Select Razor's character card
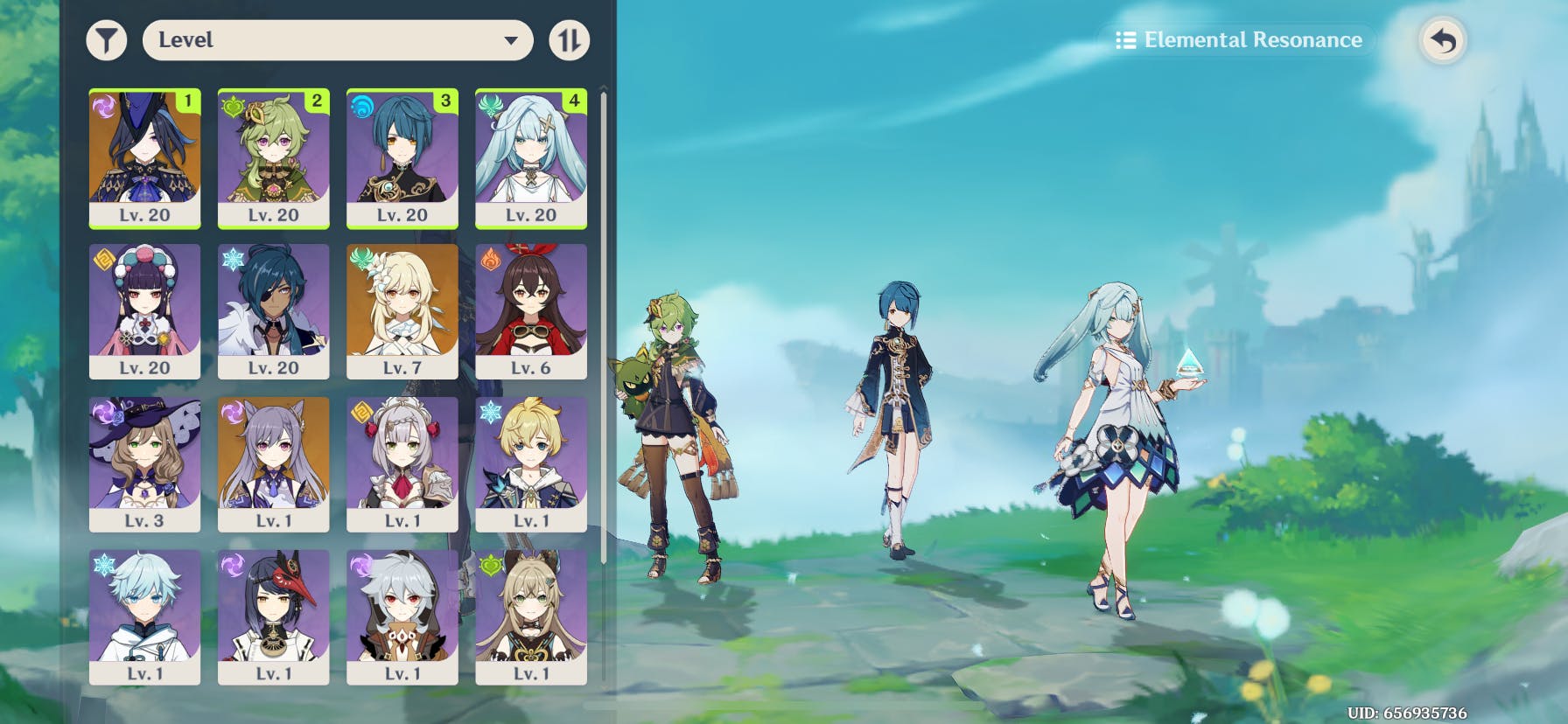The image size is (1568, 724). (402, 616)
